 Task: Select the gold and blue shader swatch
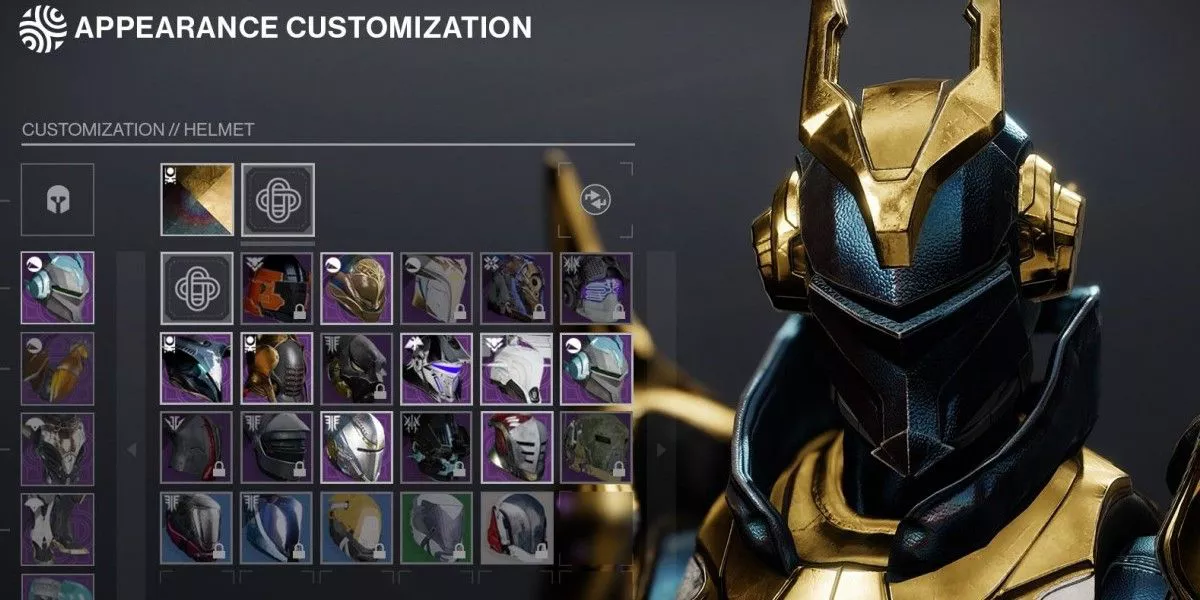coord(197,200)
